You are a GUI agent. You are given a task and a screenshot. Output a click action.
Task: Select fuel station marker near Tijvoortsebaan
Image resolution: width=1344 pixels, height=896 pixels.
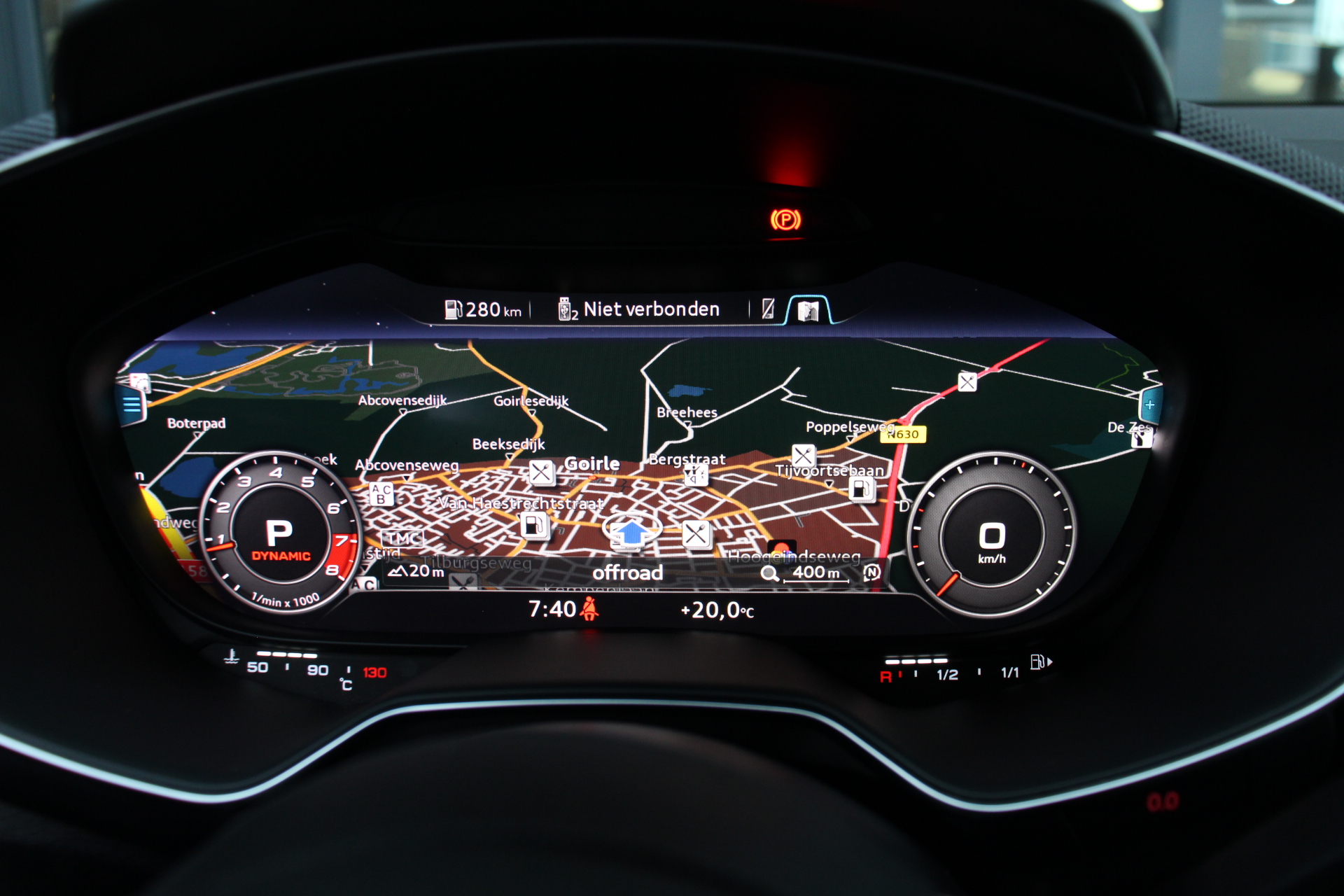pos(861,489)
